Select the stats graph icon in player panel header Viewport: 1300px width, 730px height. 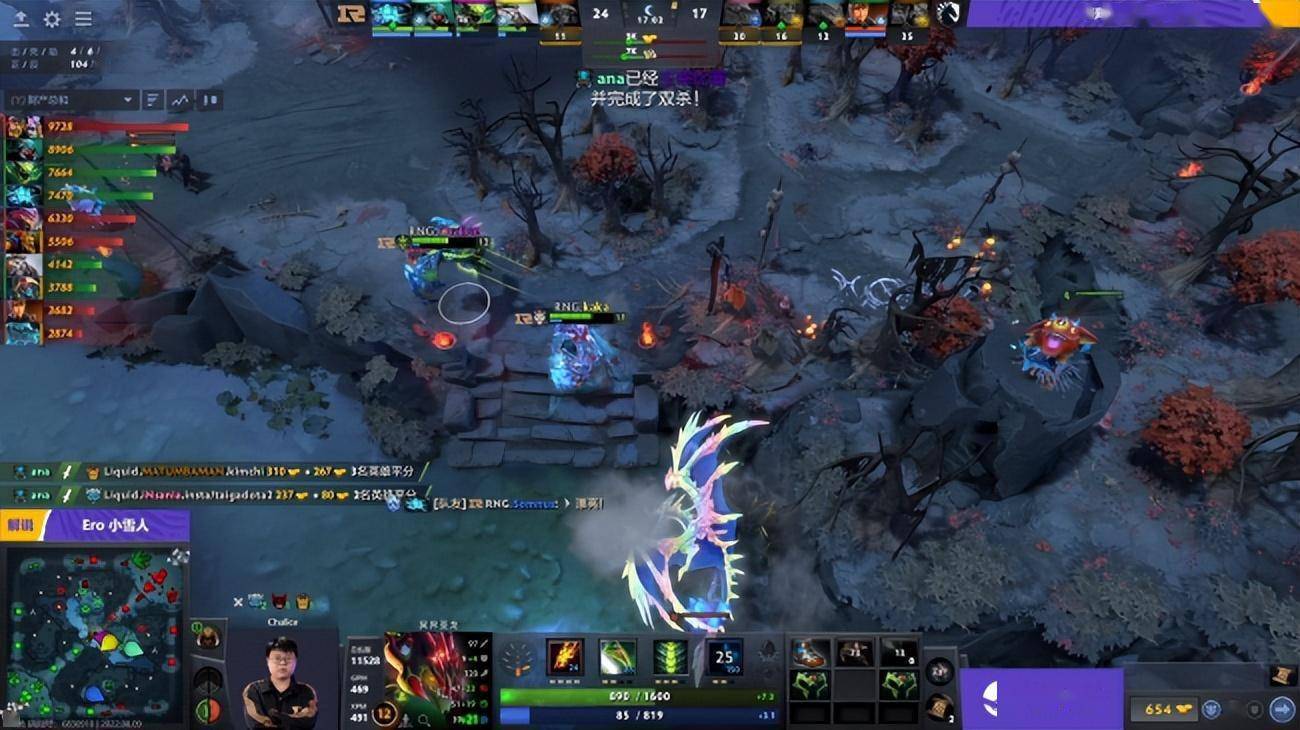coord(180,99)
